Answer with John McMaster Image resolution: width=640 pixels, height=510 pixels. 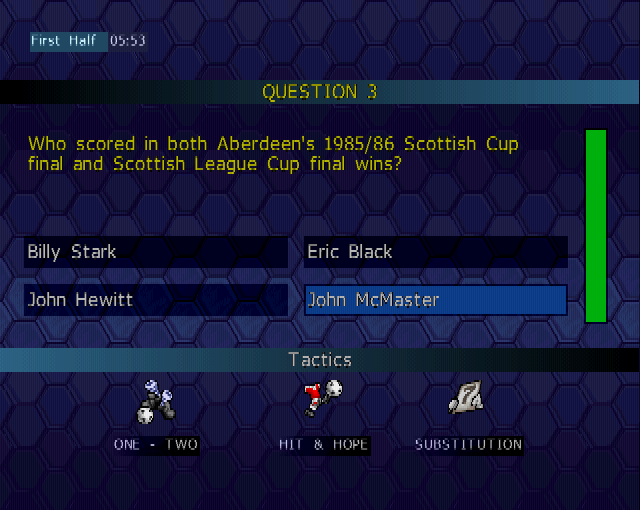[x=435, y=300]
